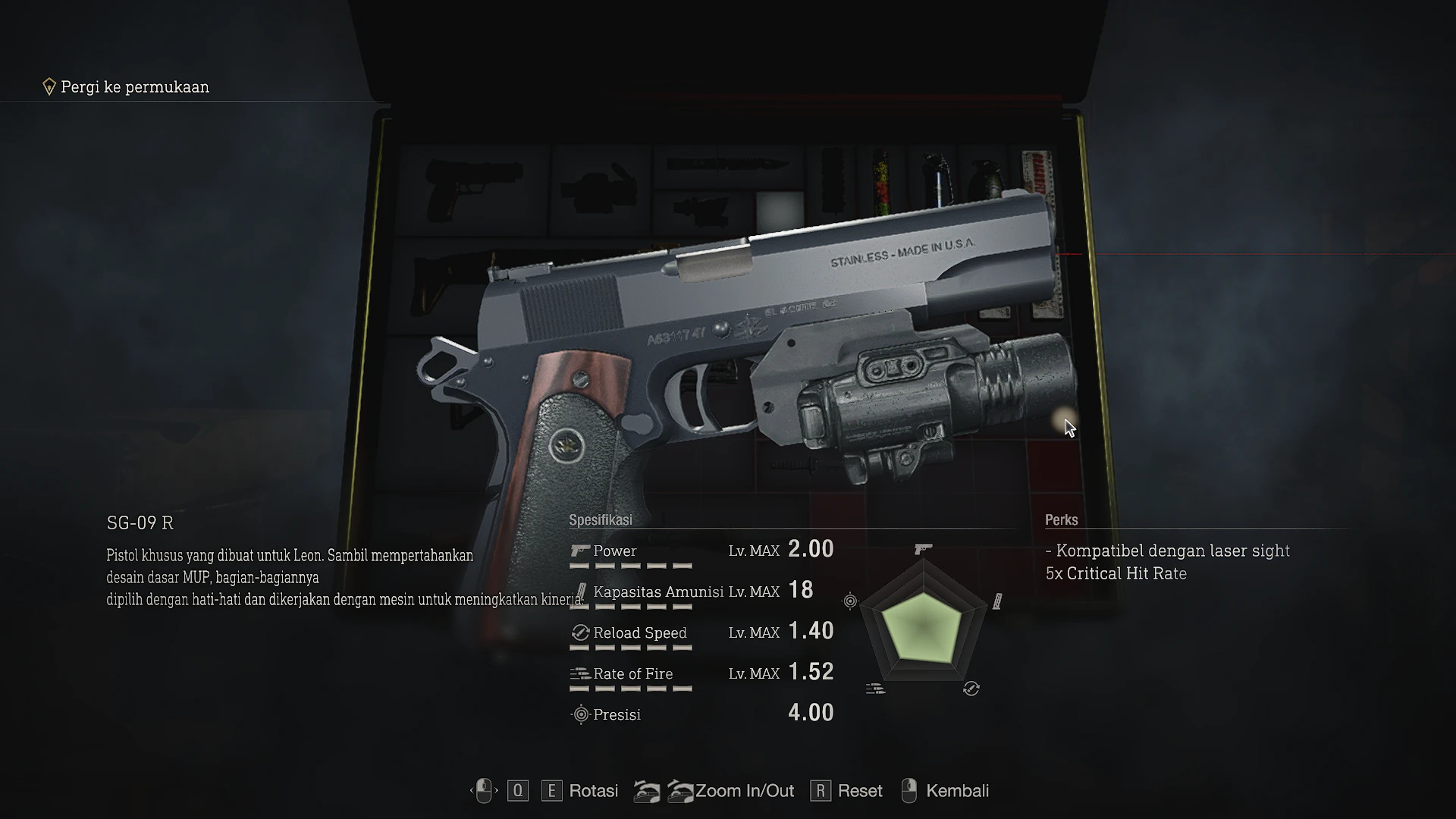Select the Reset view option
Viewport: 1456px width, 819px height.
coord(860,791)
